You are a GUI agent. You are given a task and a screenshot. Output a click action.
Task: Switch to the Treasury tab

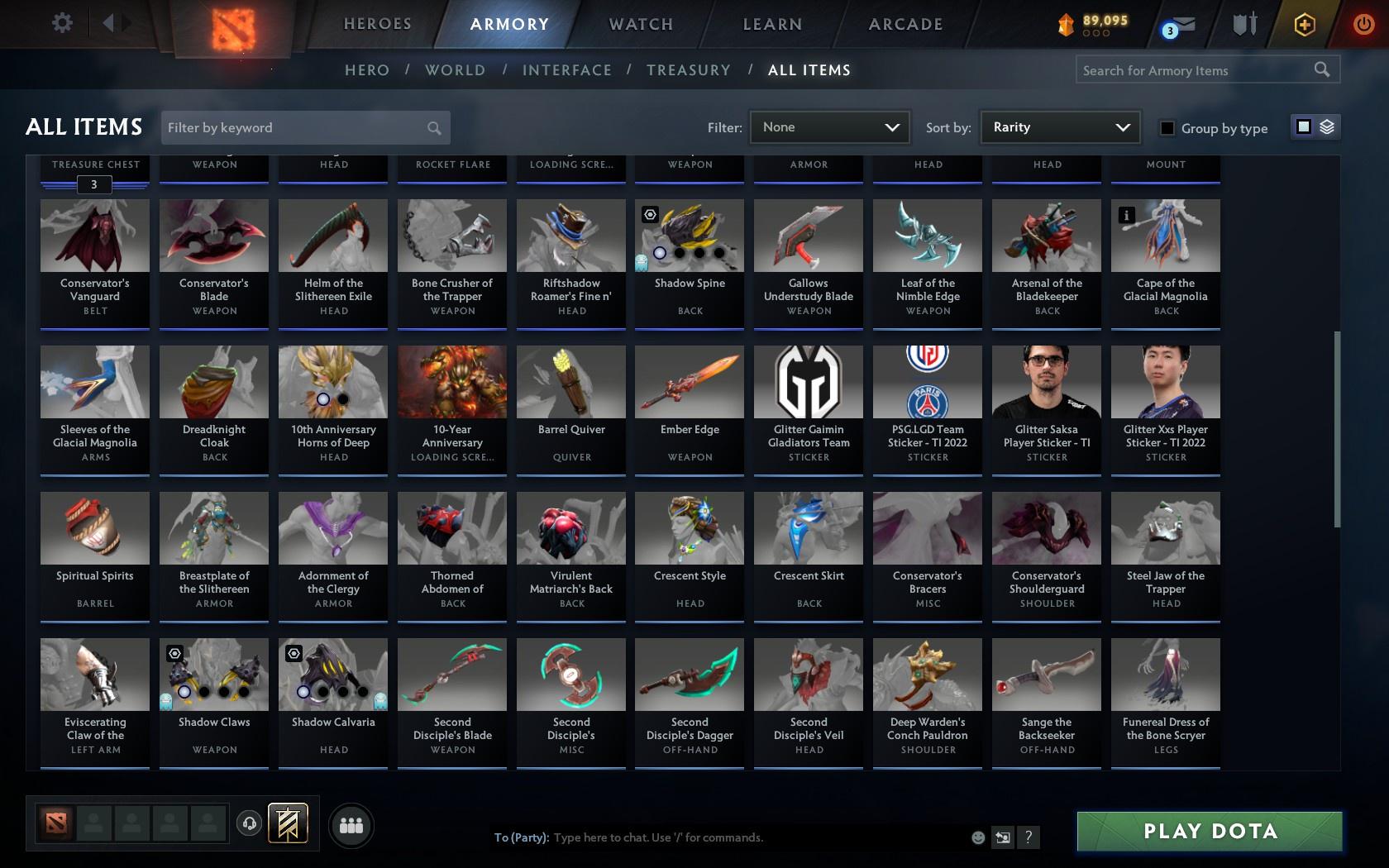(689, 70)
